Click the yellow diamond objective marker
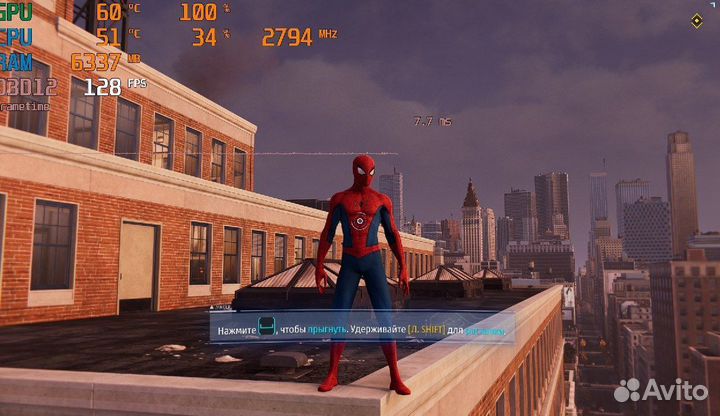Image resolution: width=720 pixels, height=416 pixels. [696, 21]
